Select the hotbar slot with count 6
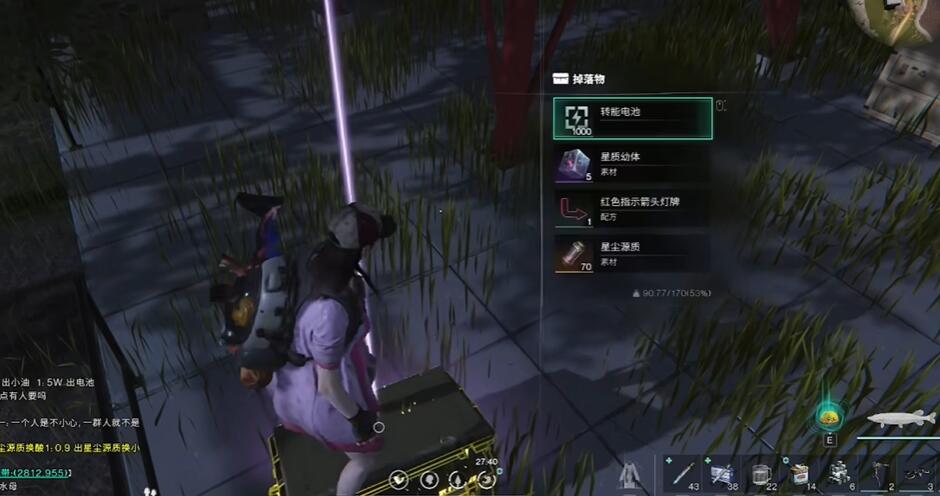This screenshot has width=940, height=496. (839, 473)
